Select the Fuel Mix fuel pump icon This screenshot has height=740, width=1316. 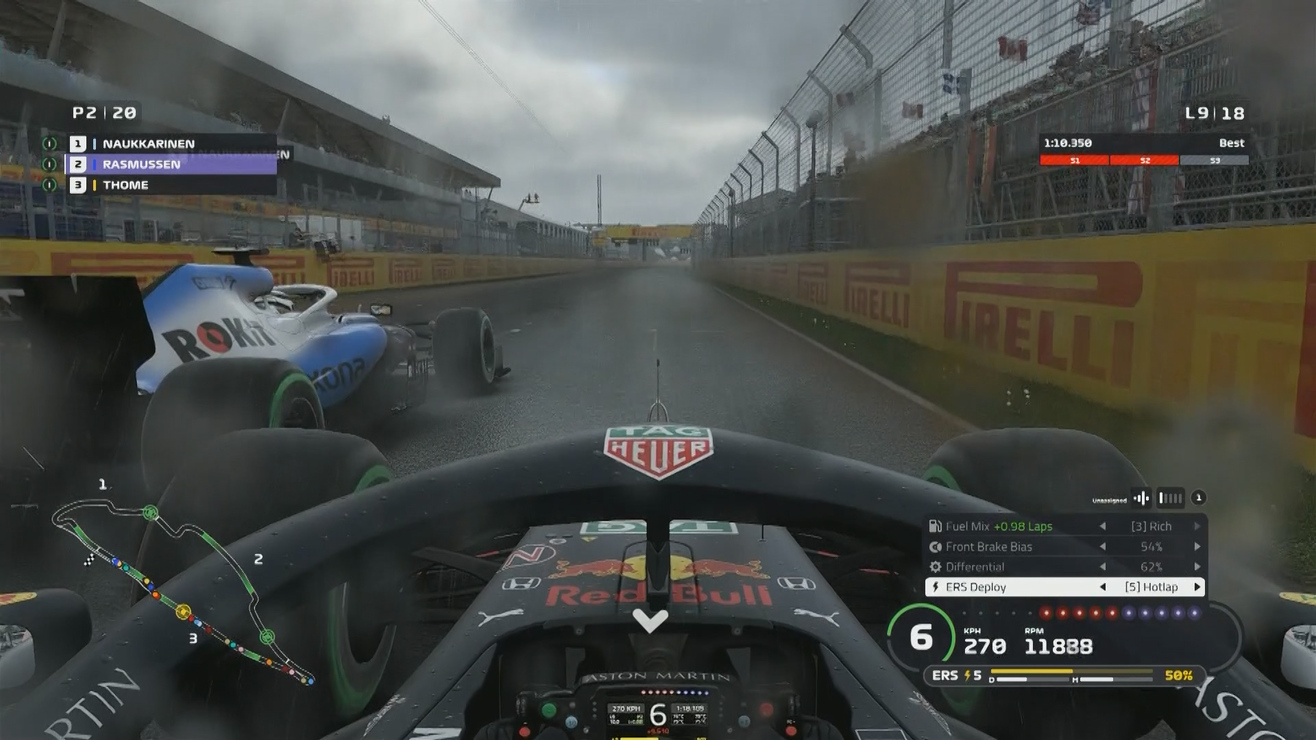pyautogui.click(x=935, y=525)
